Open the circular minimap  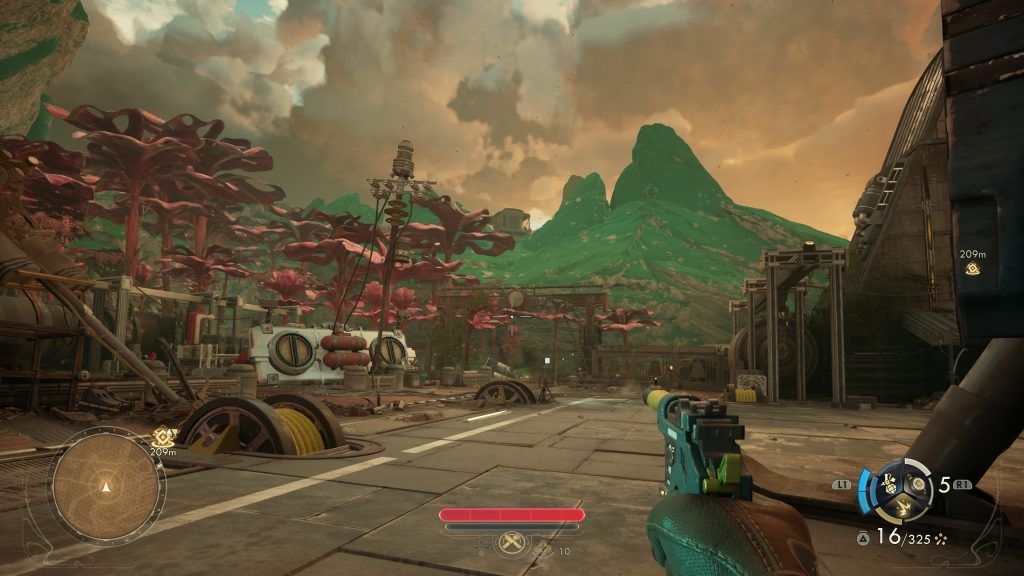click(x=105, y=487)
